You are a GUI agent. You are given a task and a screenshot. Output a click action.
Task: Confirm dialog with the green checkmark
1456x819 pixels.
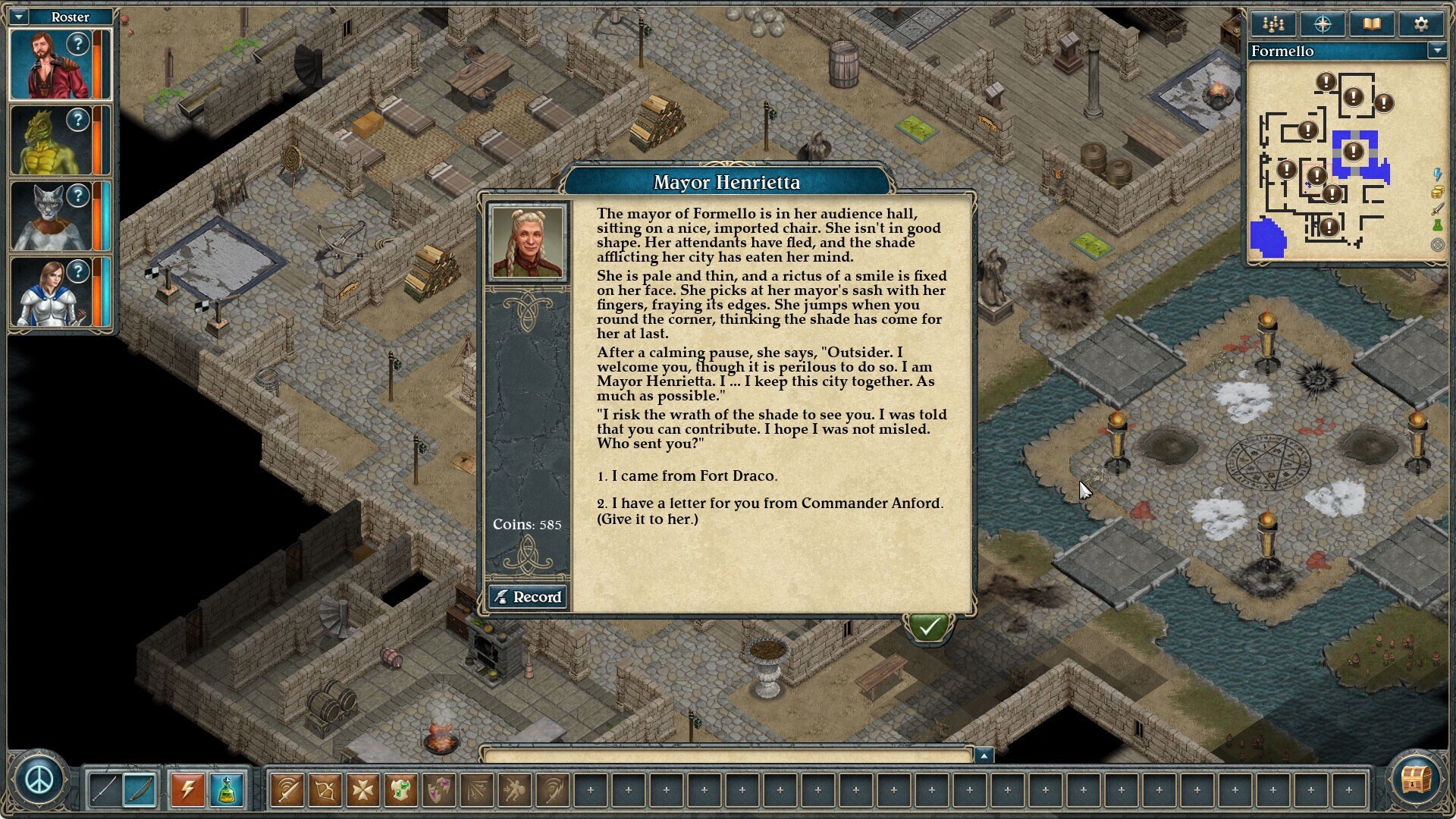click(928, 626)
